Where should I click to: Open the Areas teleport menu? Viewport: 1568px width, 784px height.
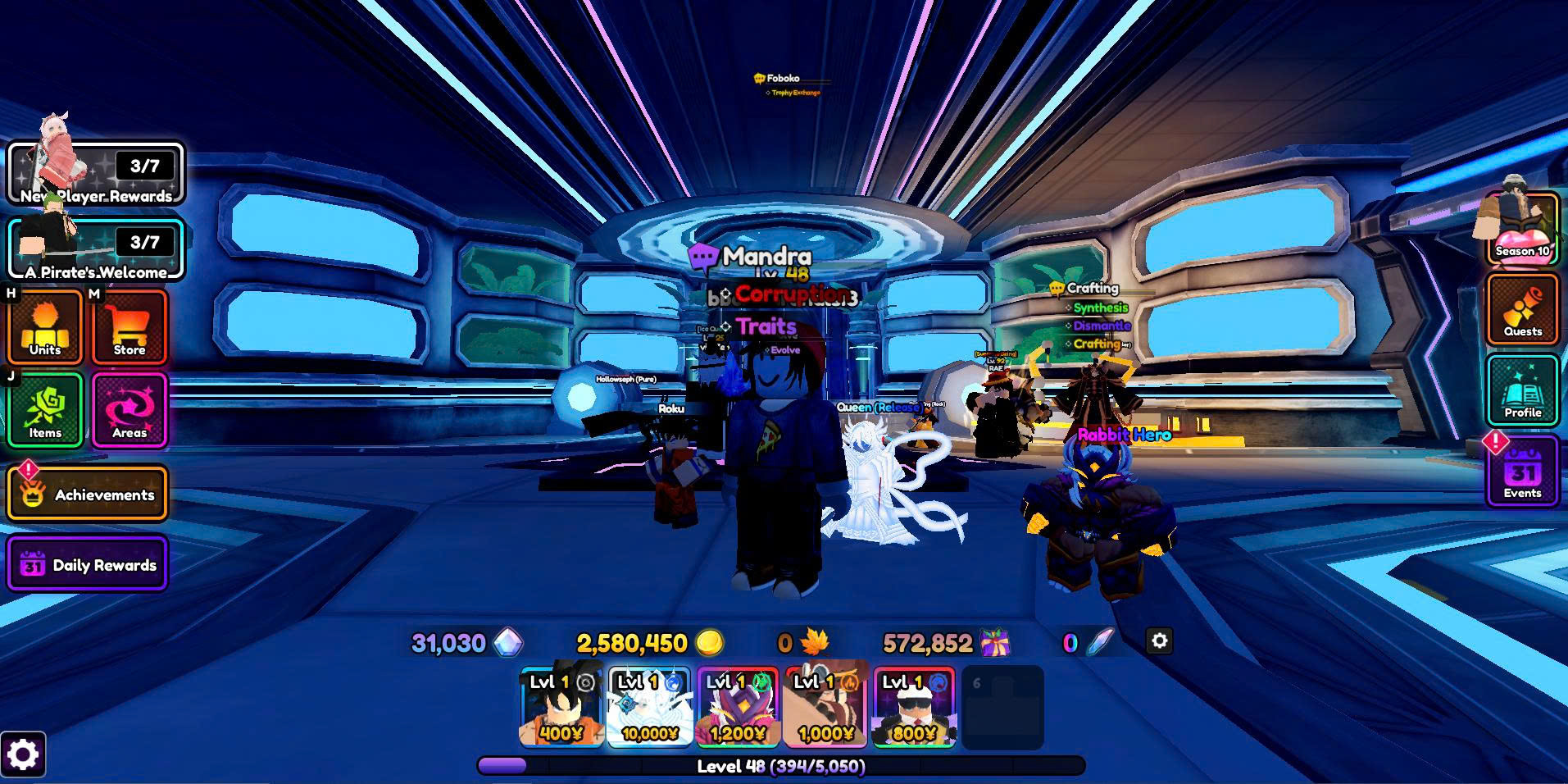point(130,410)
